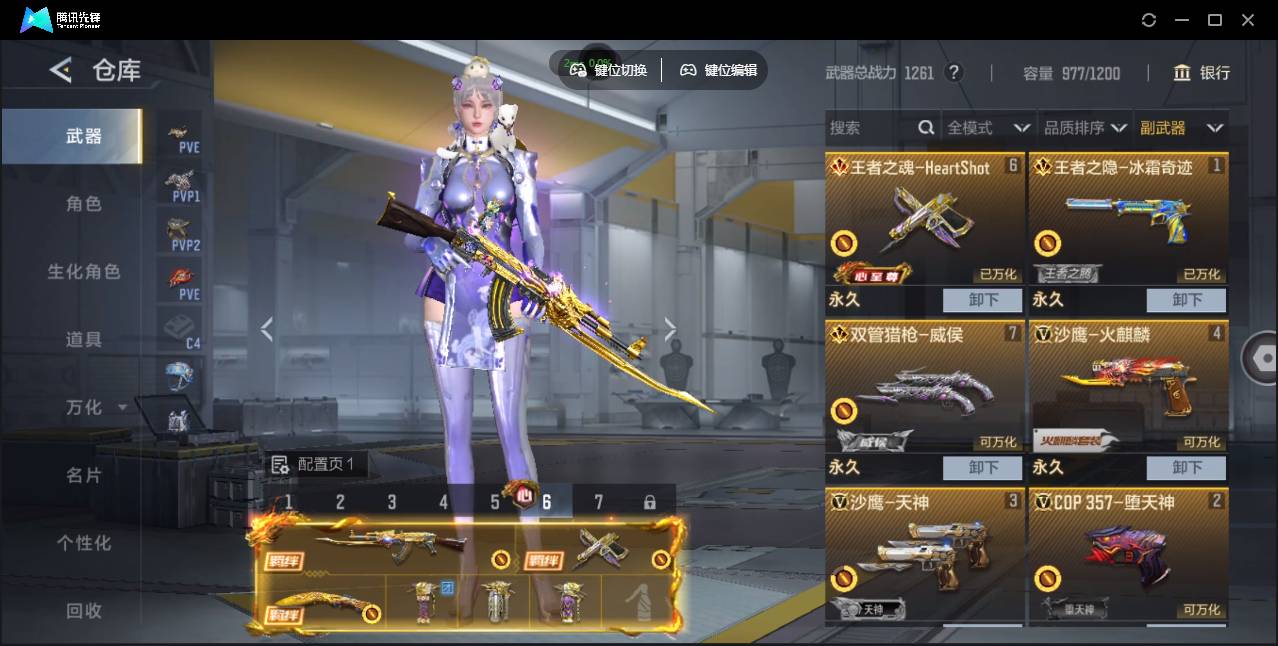Select the 回收 recycle category
1278x646 pixels.
(84, 610)
